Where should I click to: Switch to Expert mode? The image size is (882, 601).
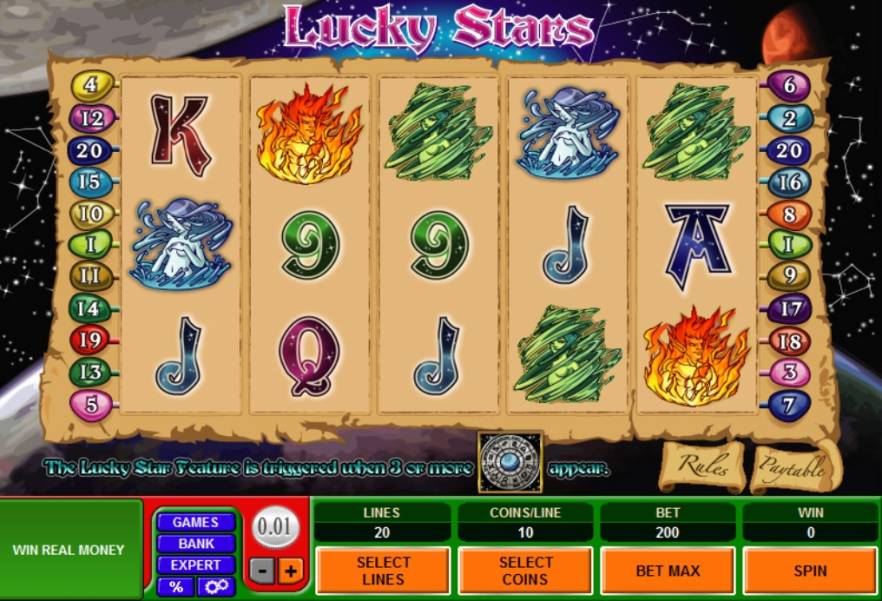pyautogui.click(x=195, y=565)
